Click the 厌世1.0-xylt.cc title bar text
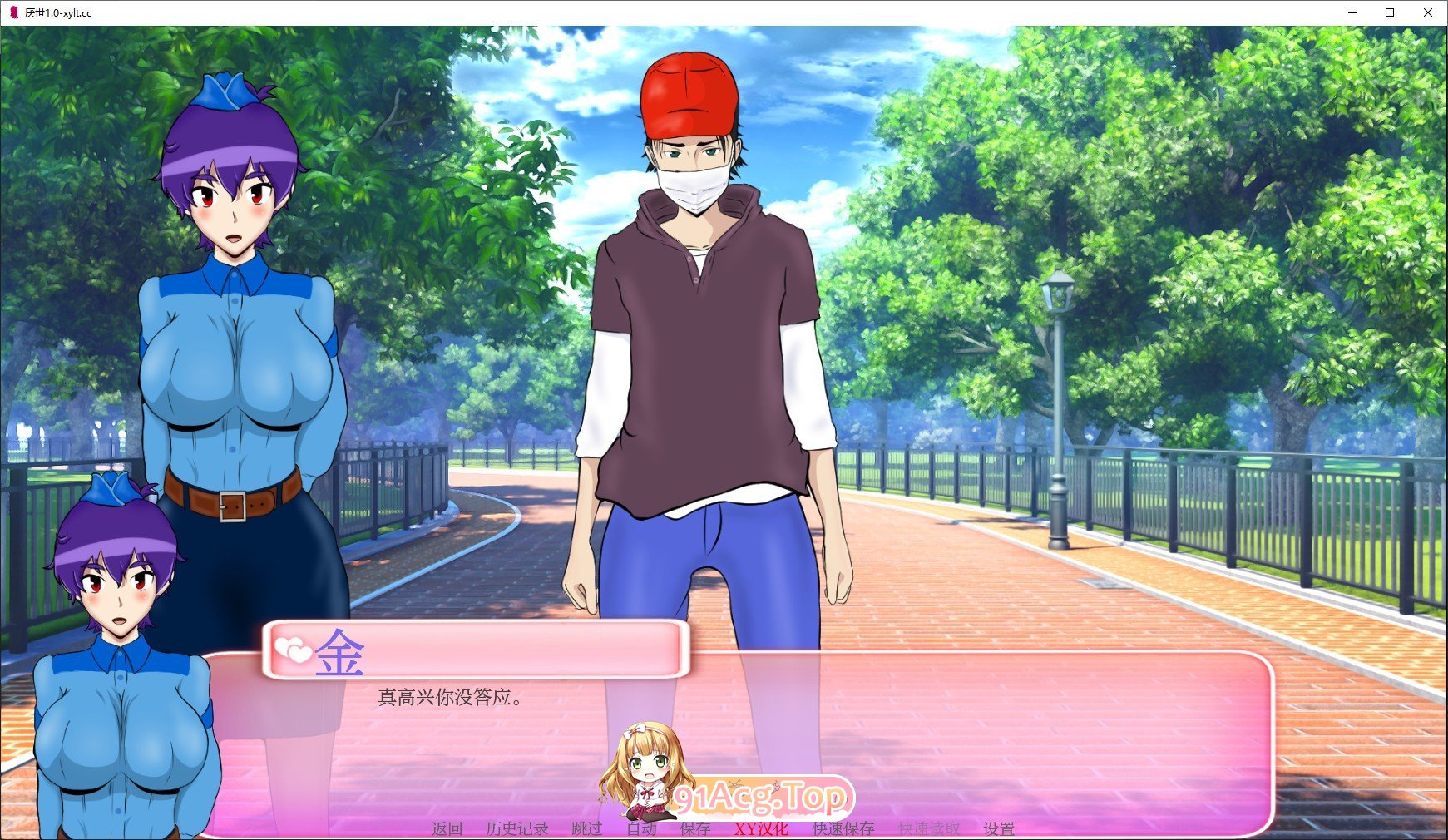This screenshot has height=840, width=1448. 59,12
